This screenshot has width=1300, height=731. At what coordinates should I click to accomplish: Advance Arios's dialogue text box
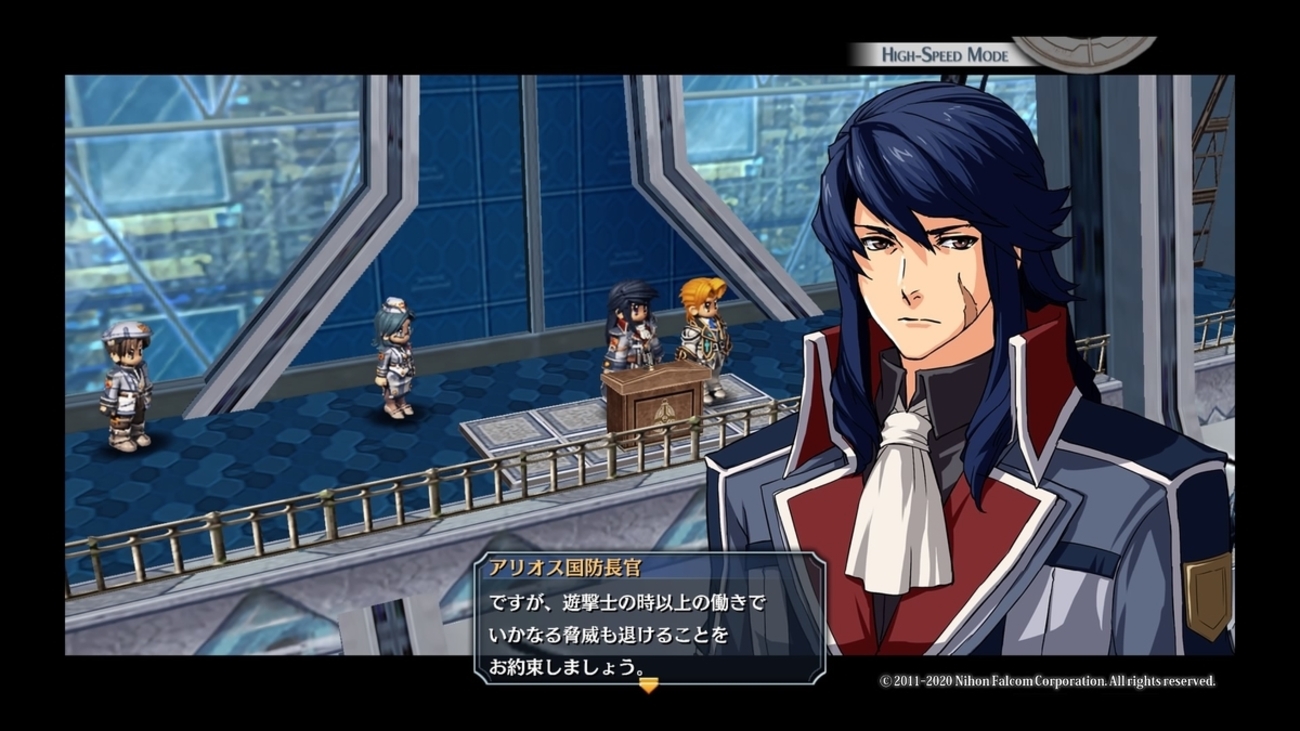coord(650,618)
